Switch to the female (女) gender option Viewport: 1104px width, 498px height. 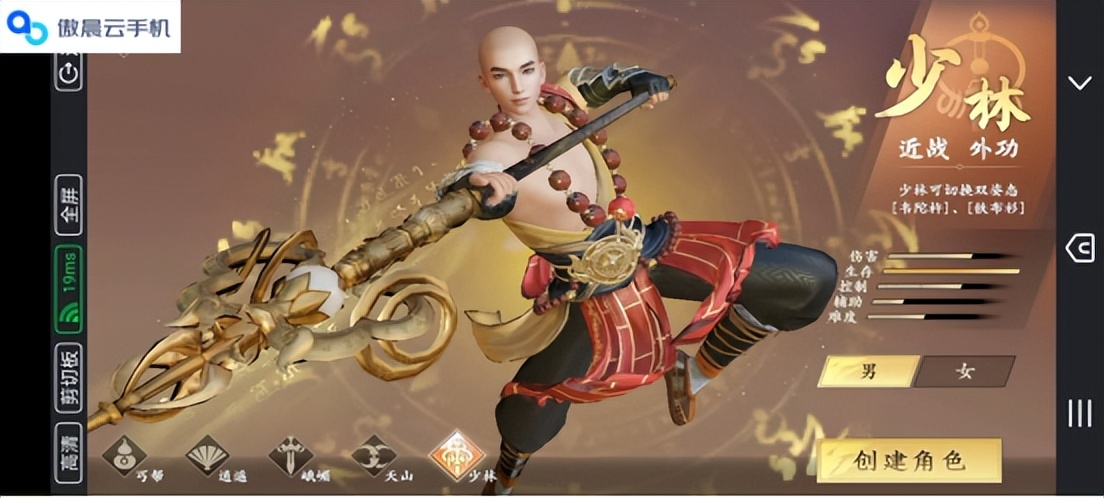pos(964,371)
